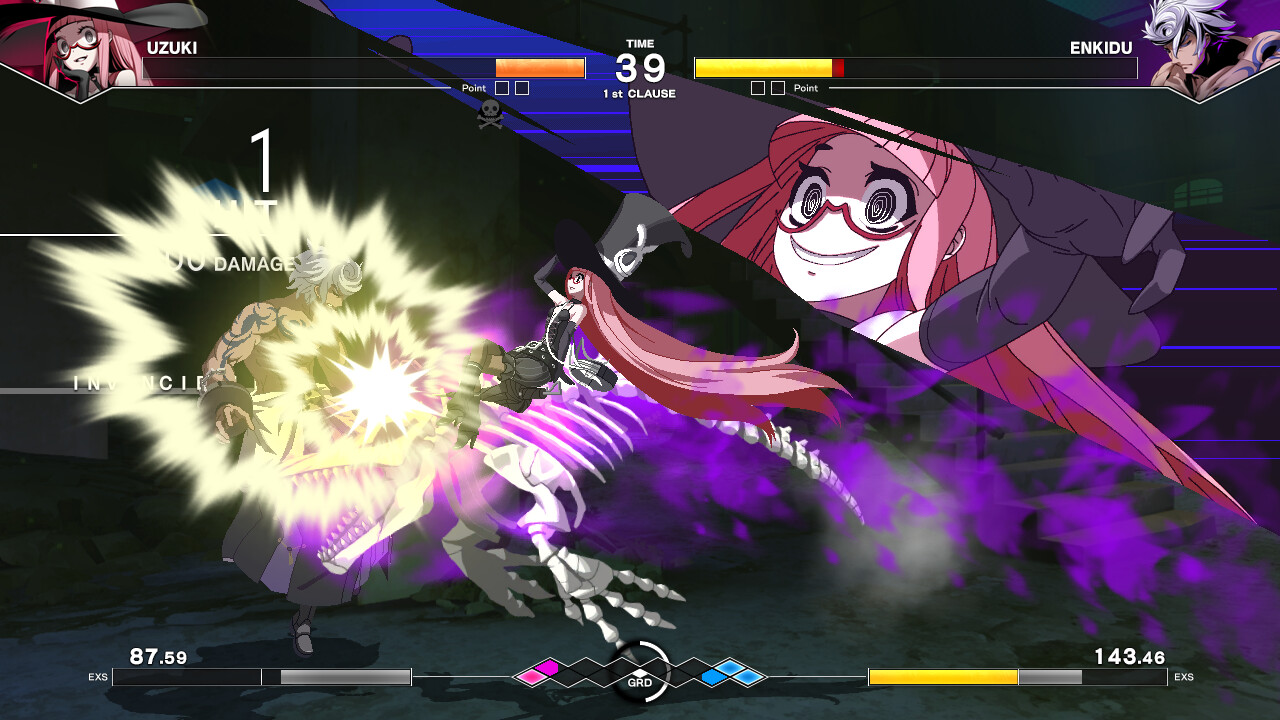The image size is (1280, 720).
Task: Expand the 1st CLAUSE round indicator
Action: pos(639,91)
